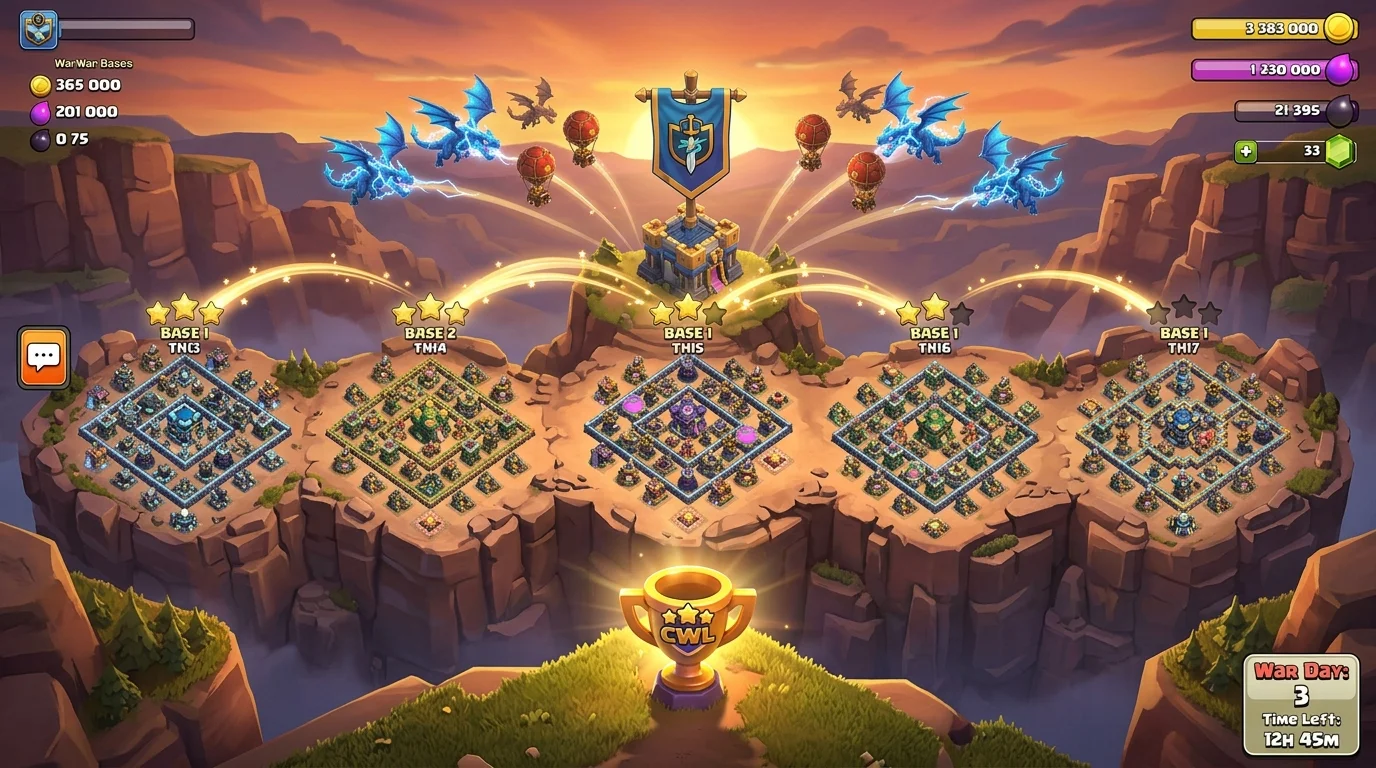Click the War War Bases heading
Image resolution: width=1376 pixels, height=768 pixels.
95,62
